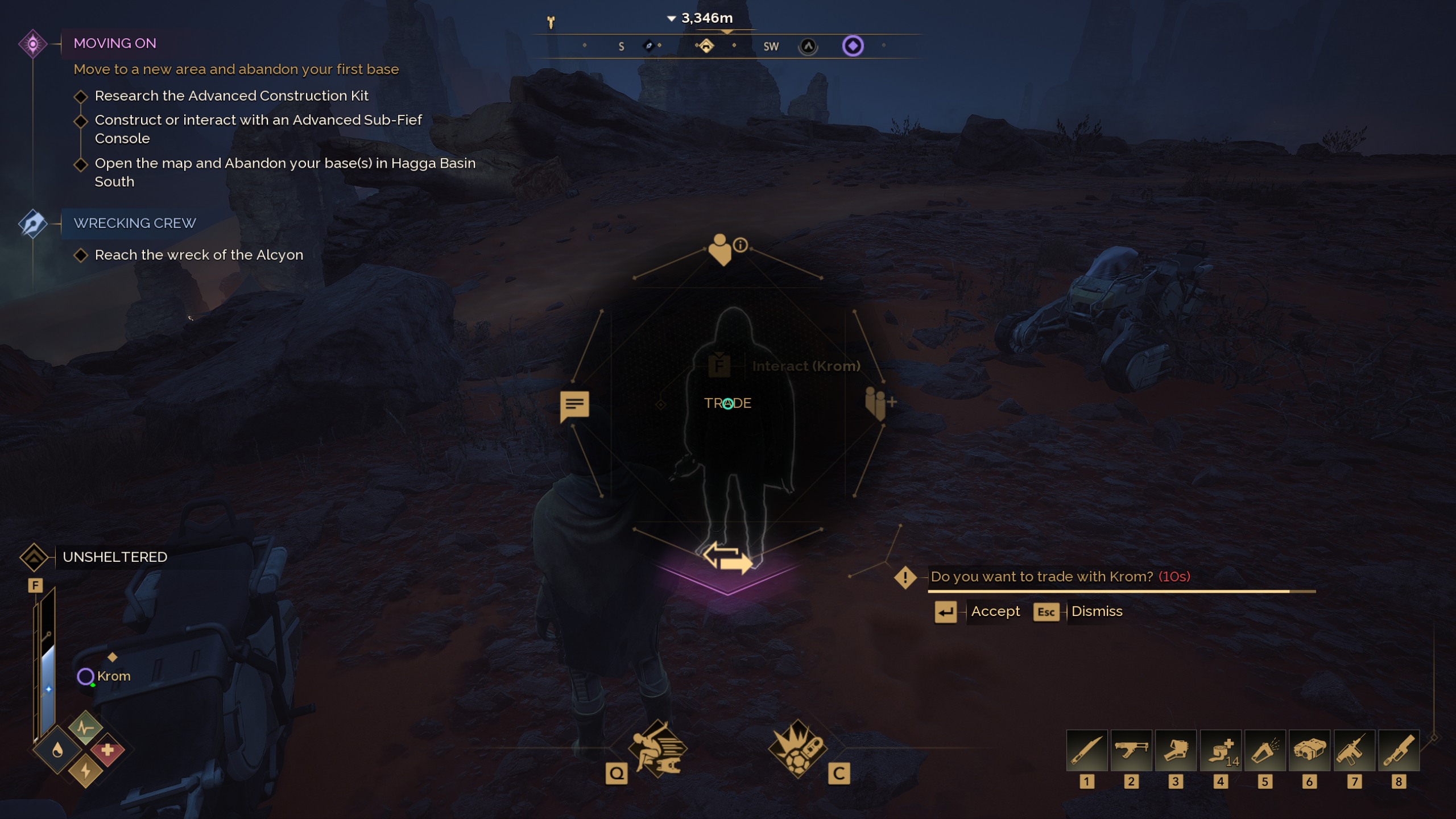This screenshot has height=819, width=1456.
Task: Accept the trade request from Krom
Action: pos(995,611)
